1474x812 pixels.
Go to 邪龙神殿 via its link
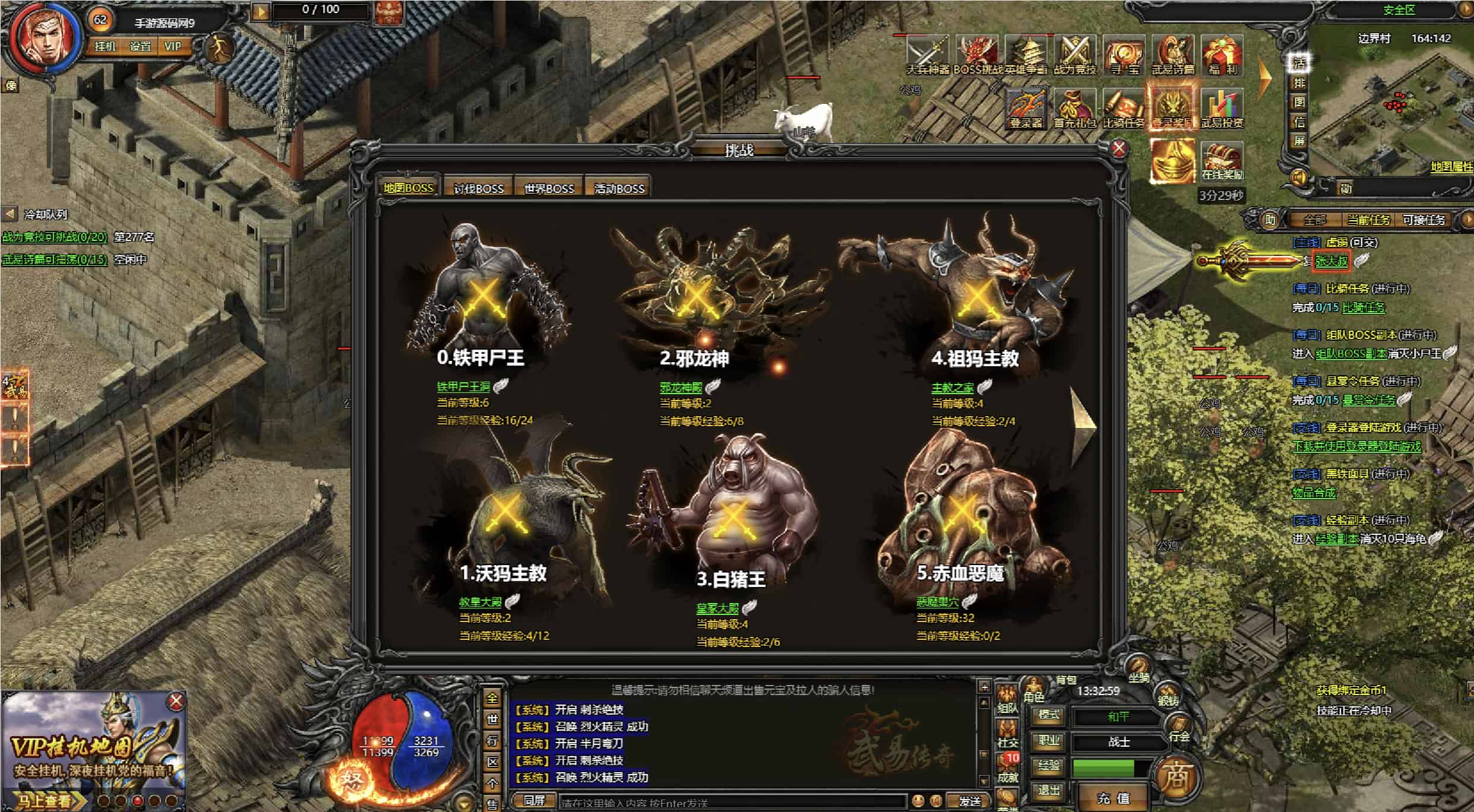click(681, 388)
